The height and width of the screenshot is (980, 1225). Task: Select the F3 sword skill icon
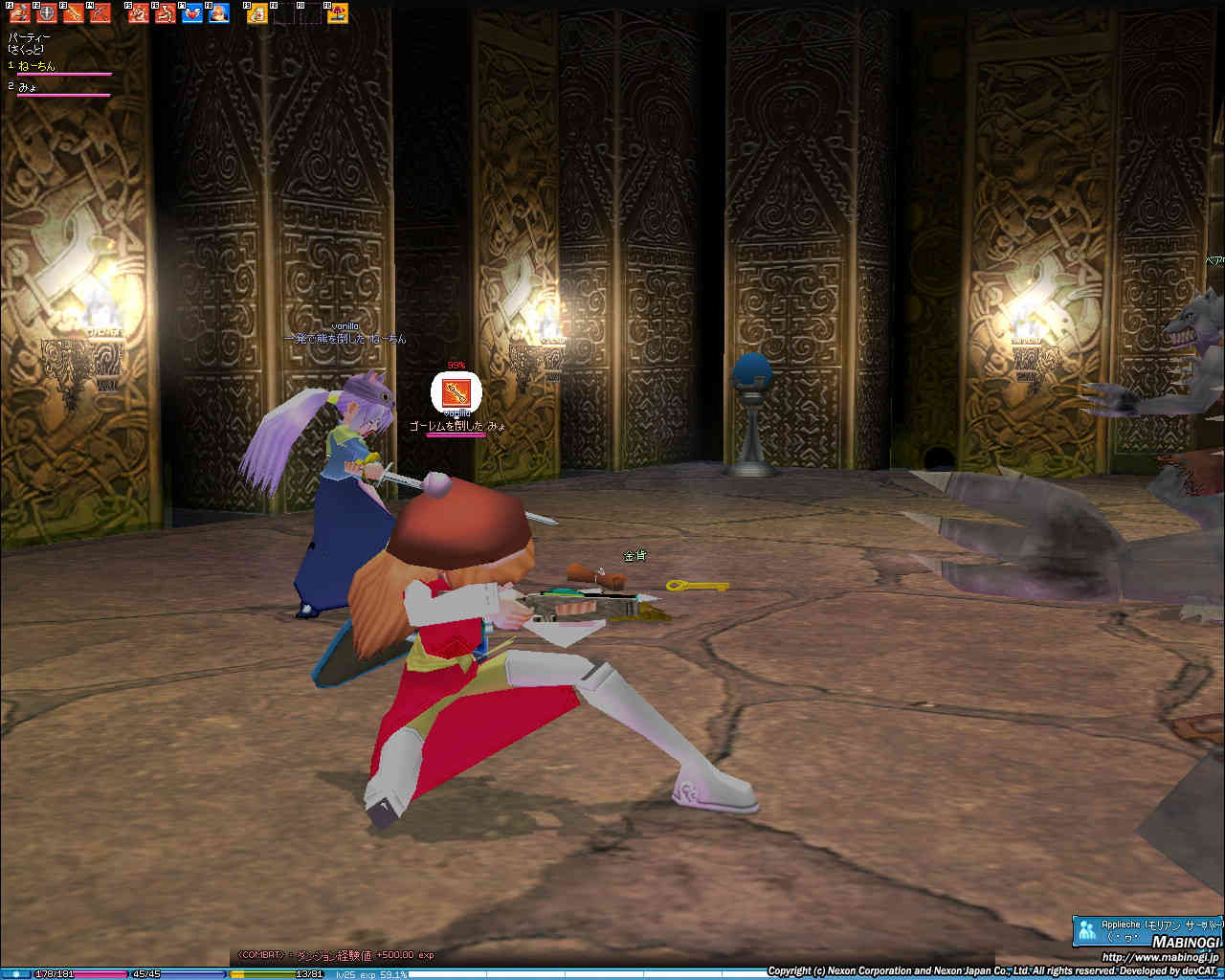pos(73,13)
